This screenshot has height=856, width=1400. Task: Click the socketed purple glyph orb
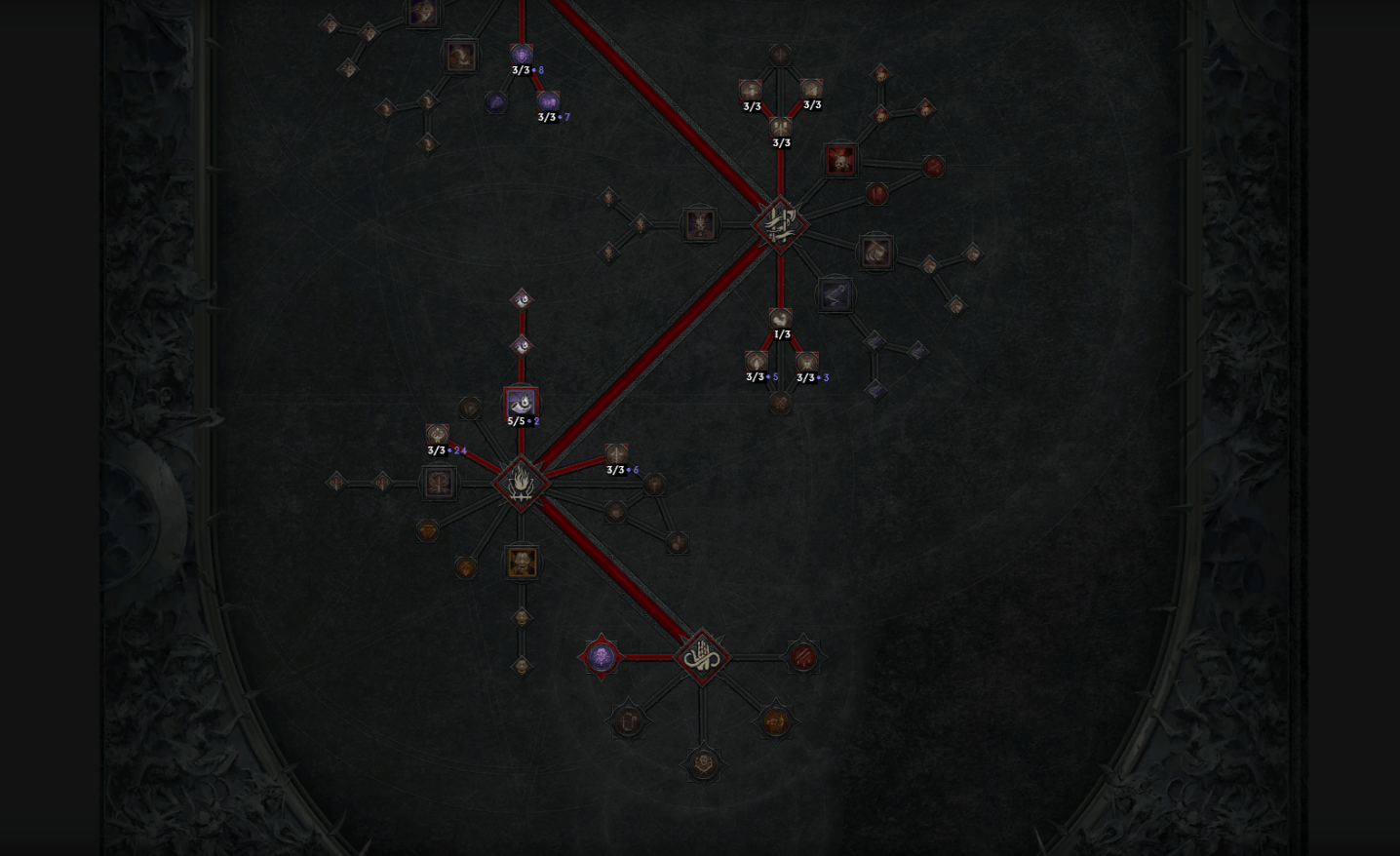coord(602,655)
